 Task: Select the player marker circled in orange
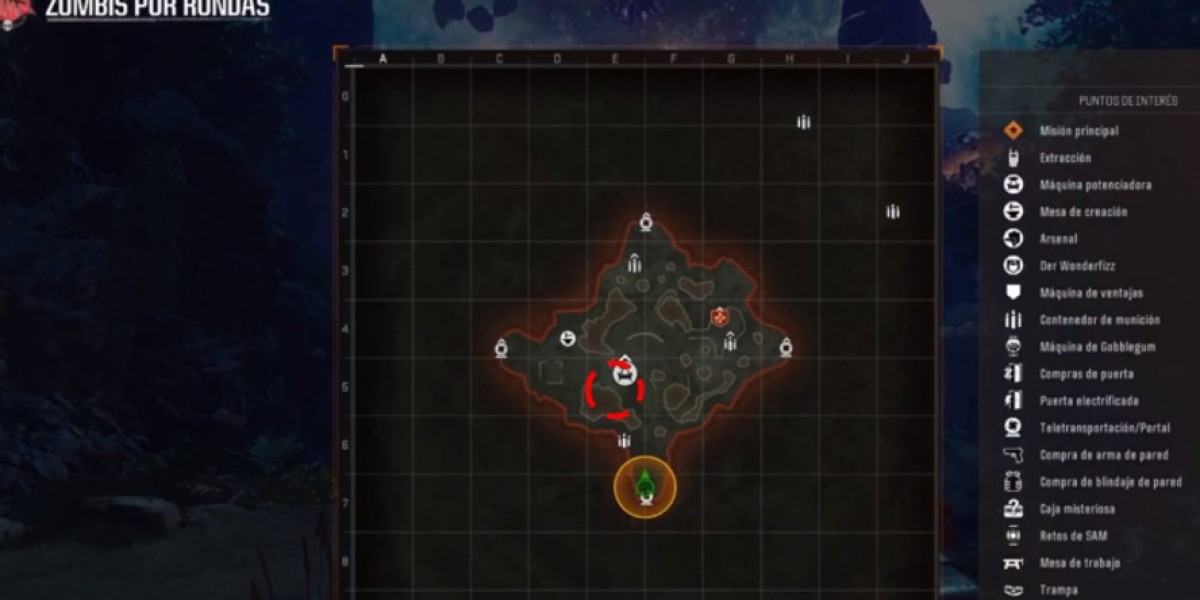(645, 487)
